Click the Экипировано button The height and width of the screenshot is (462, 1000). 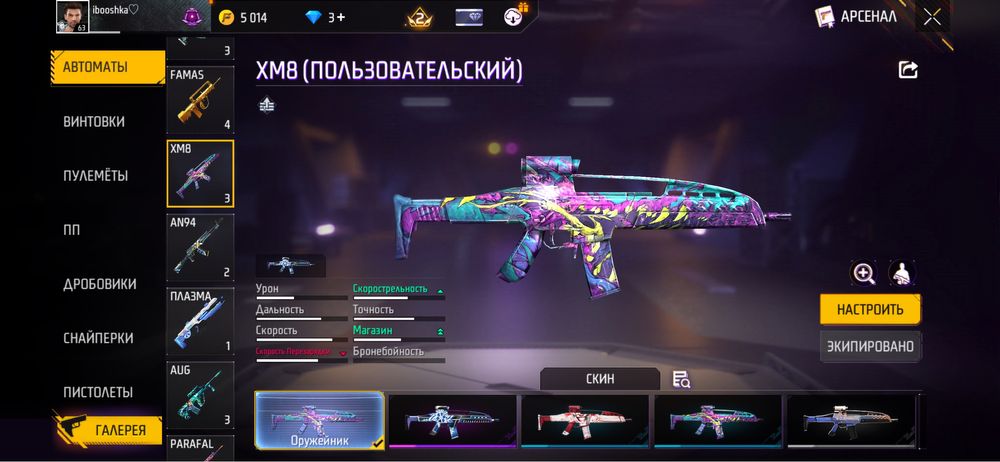870,347
